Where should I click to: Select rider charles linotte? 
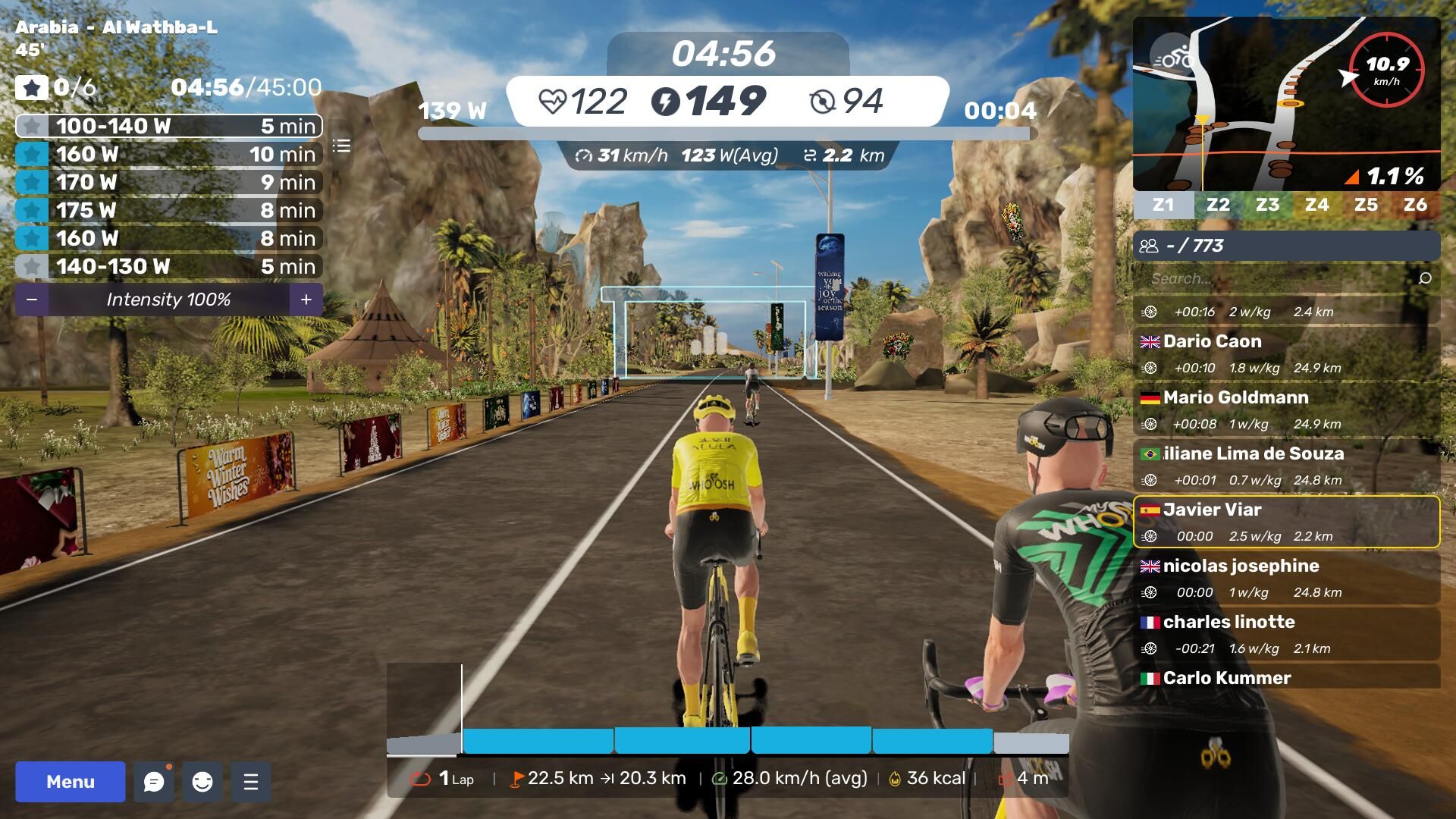click(x=1286, y=635)
